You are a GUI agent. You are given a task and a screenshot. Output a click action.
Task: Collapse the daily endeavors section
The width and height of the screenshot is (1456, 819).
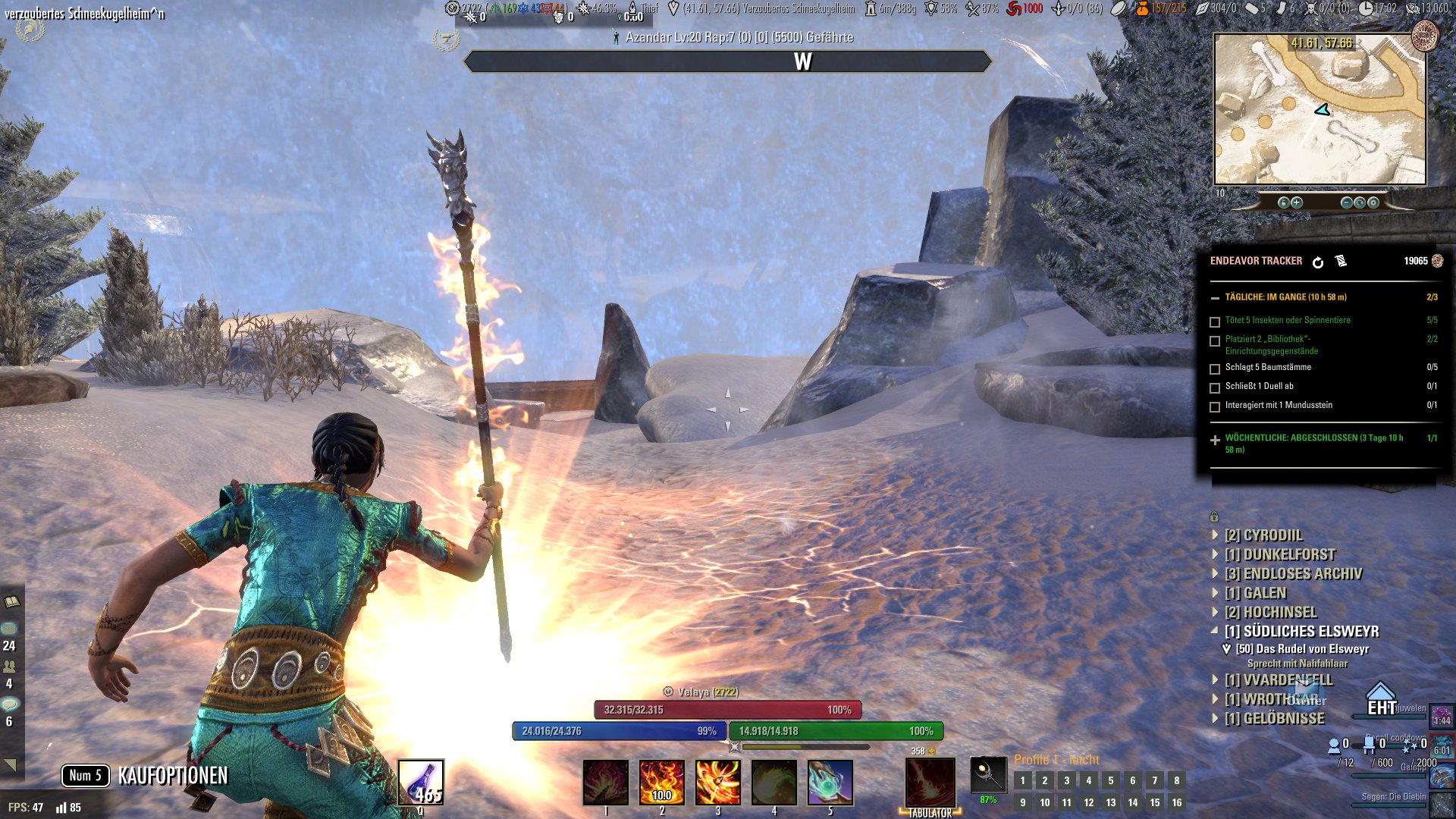pyautogui.click(x=1215, y=298)
